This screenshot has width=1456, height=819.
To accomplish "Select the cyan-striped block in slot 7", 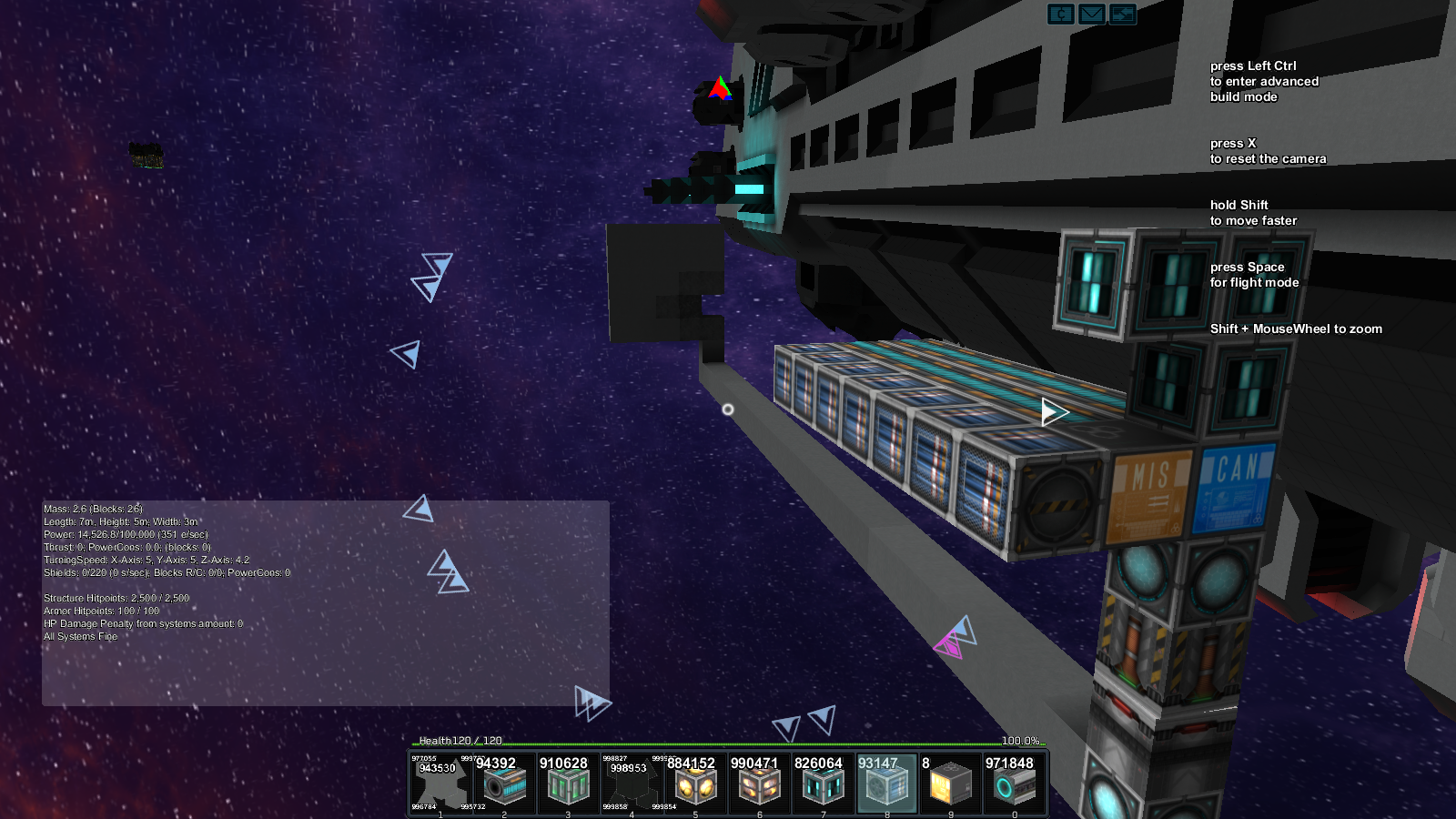I will pos(823,784).
